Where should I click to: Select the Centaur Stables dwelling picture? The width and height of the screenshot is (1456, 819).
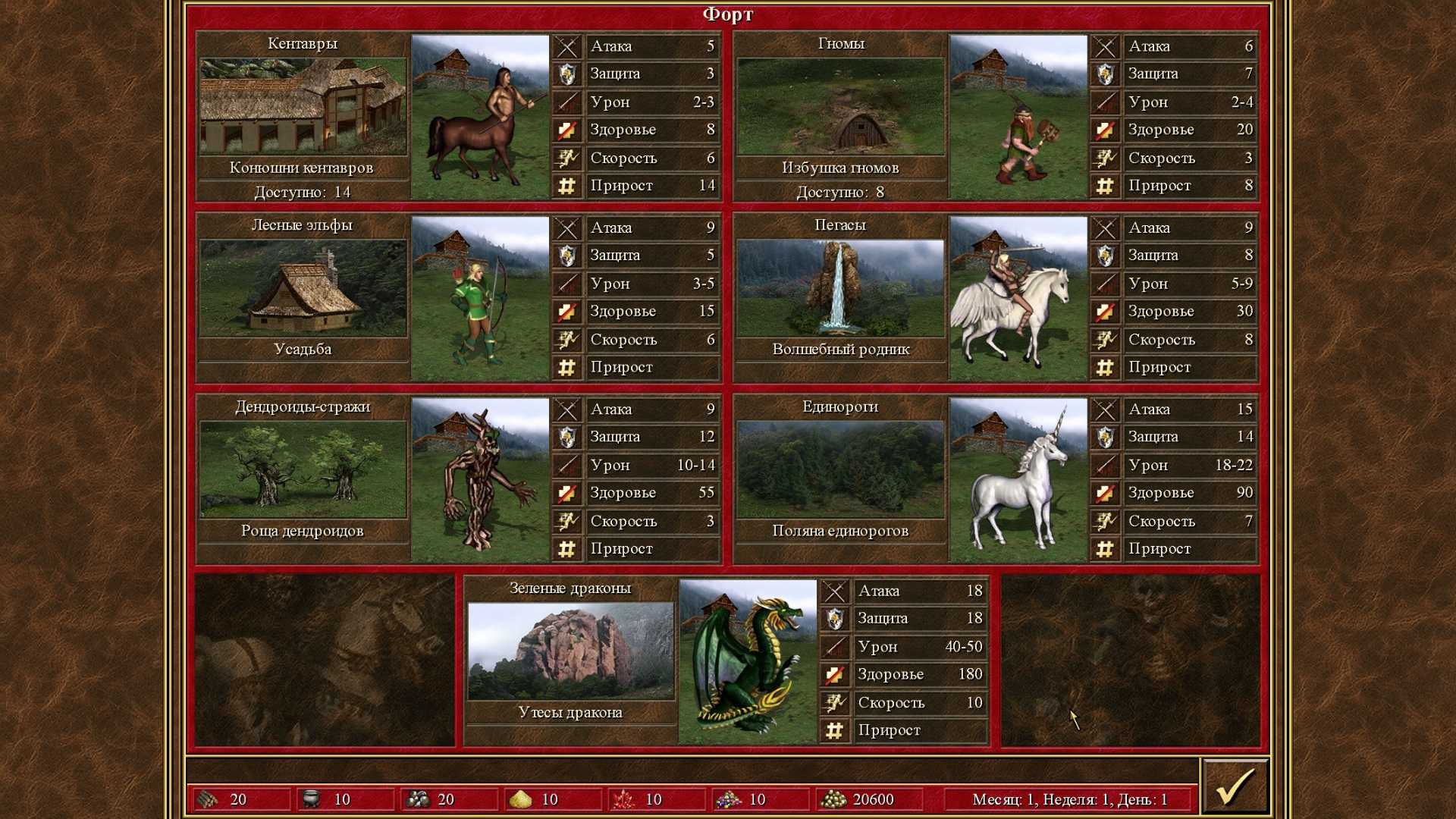pos(303,107)
